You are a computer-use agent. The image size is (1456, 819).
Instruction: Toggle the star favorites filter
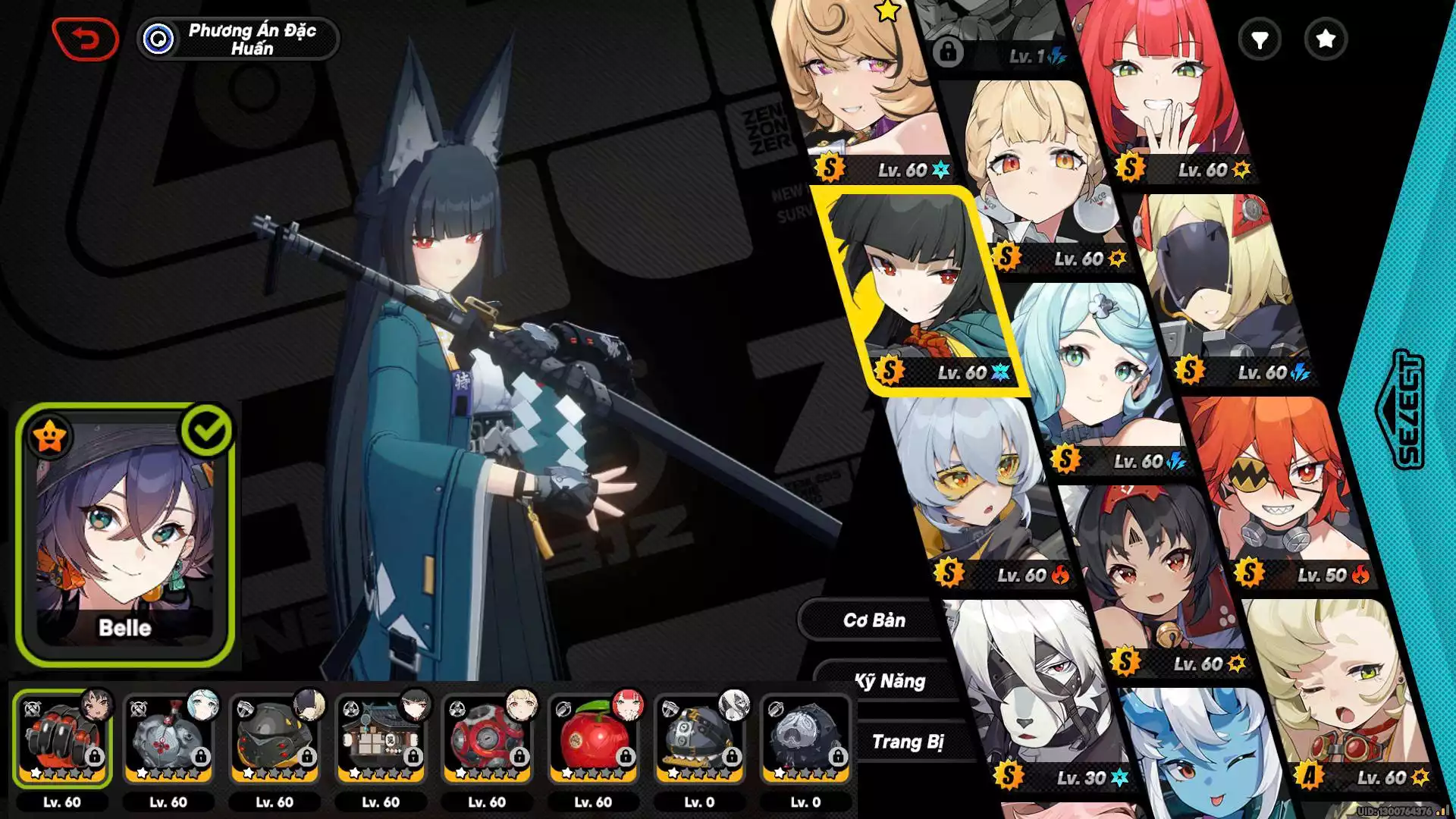1325,39
